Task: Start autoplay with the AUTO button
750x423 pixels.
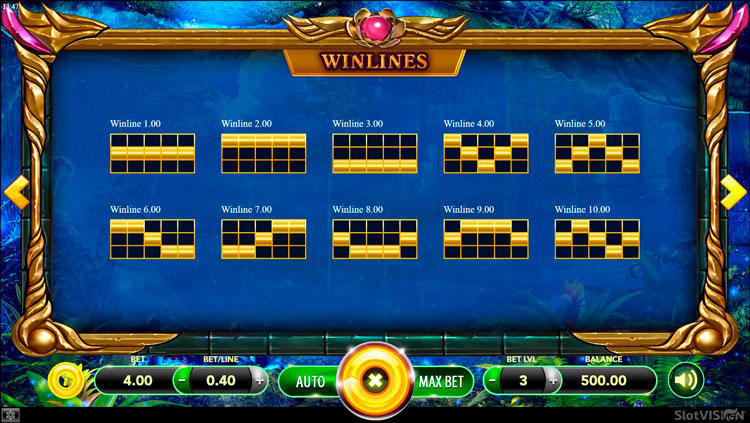Action: click(x=310, y=381)
